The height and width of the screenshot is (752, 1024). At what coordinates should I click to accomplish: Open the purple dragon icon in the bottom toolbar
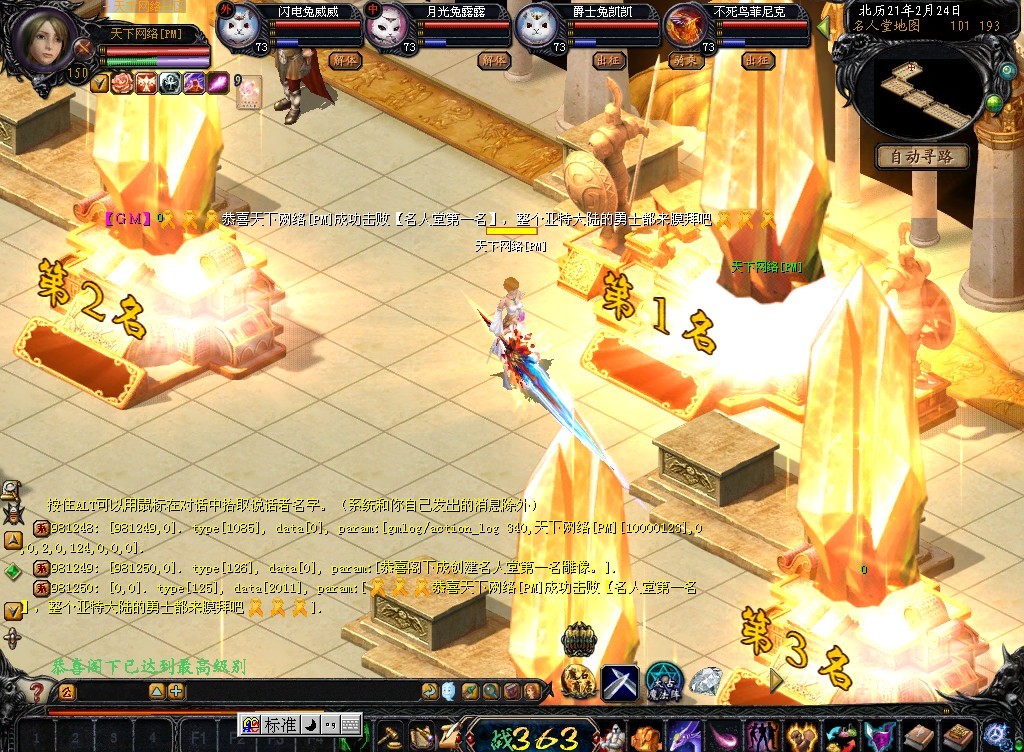pyautogui.click(x=684, y=737)
